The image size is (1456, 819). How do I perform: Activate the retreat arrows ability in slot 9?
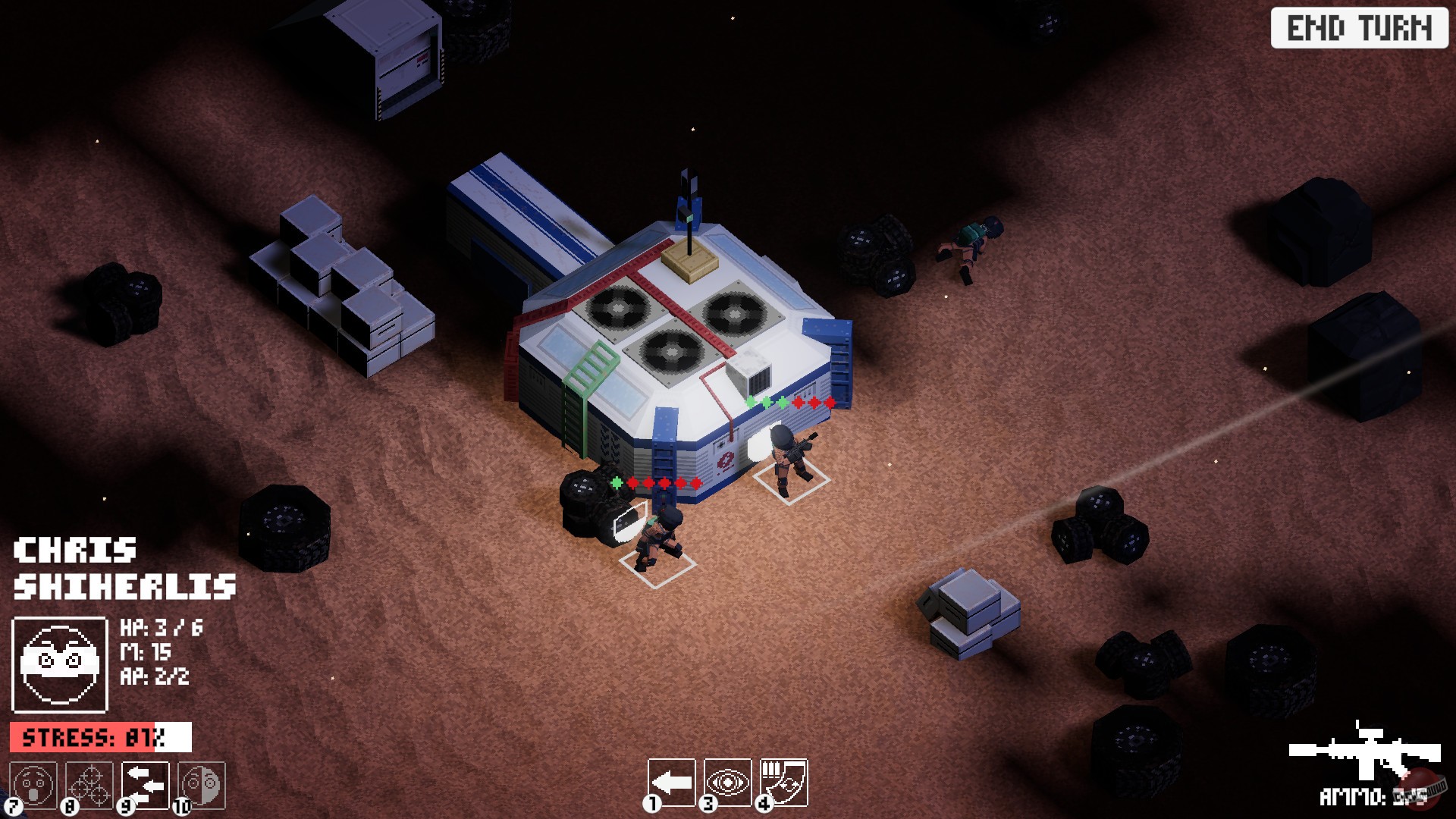click(144, 786)
